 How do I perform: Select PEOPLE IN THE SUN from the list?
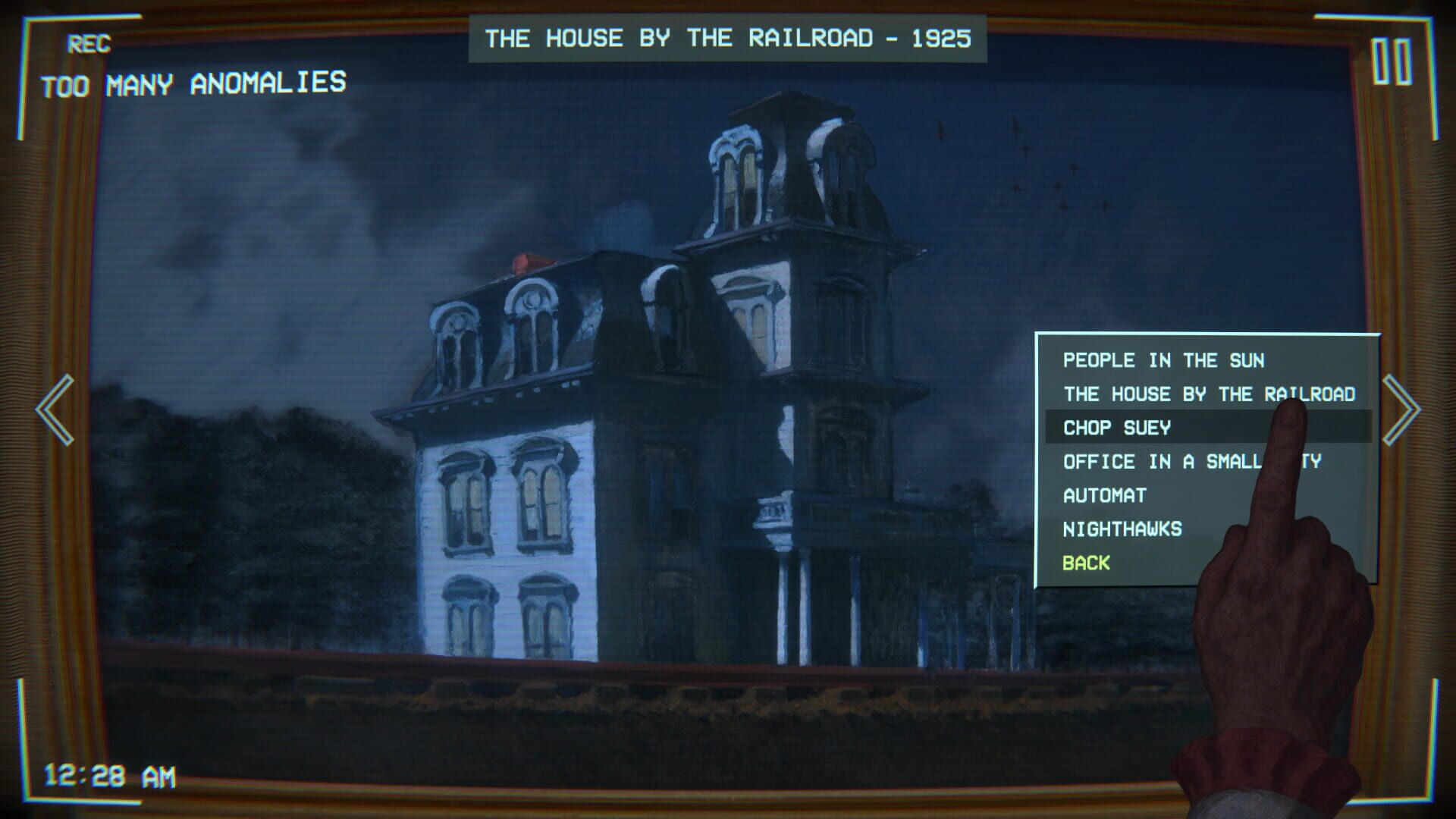click(1164, 361)
